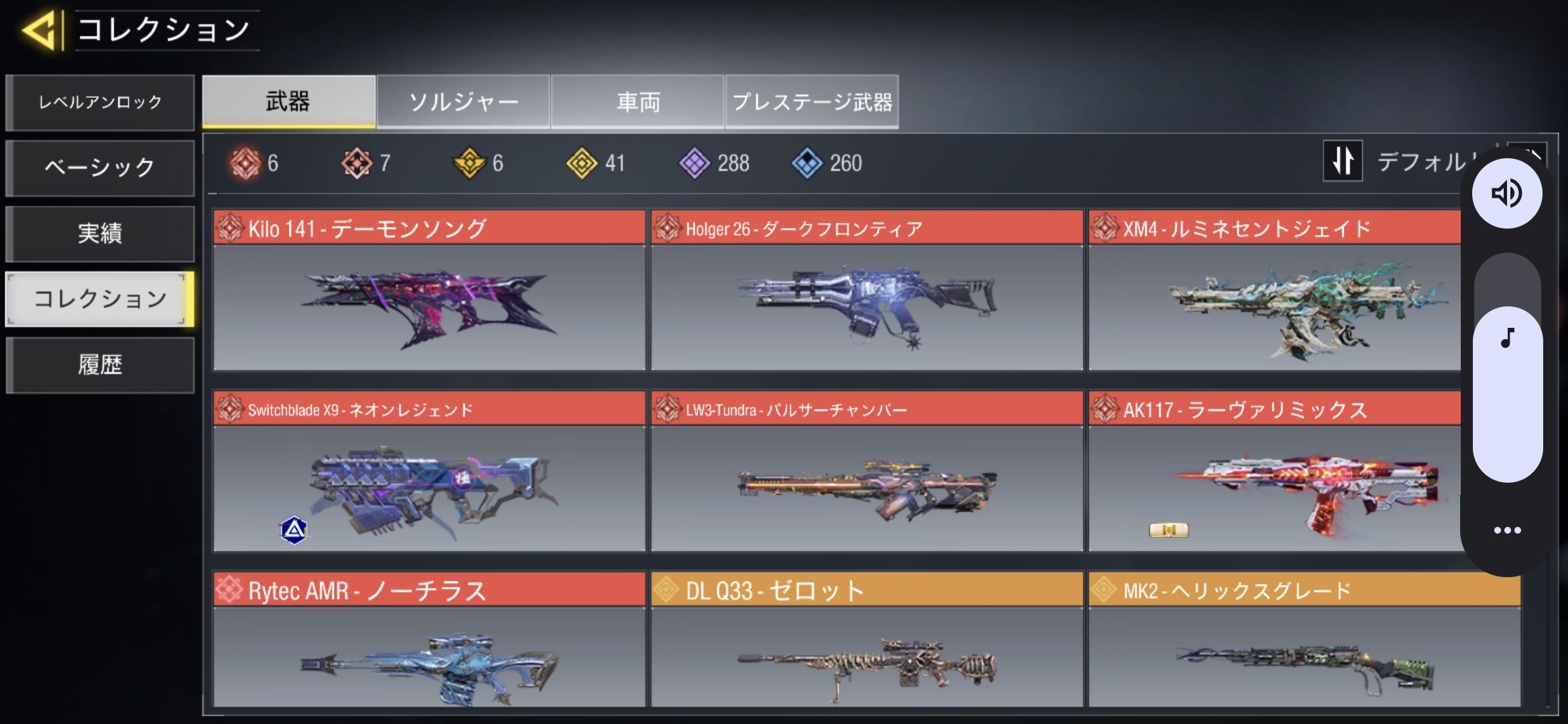The width and height of the screenshot is (1568, 724).
Task: Show the 車両 tab
Action: (637, 102)
